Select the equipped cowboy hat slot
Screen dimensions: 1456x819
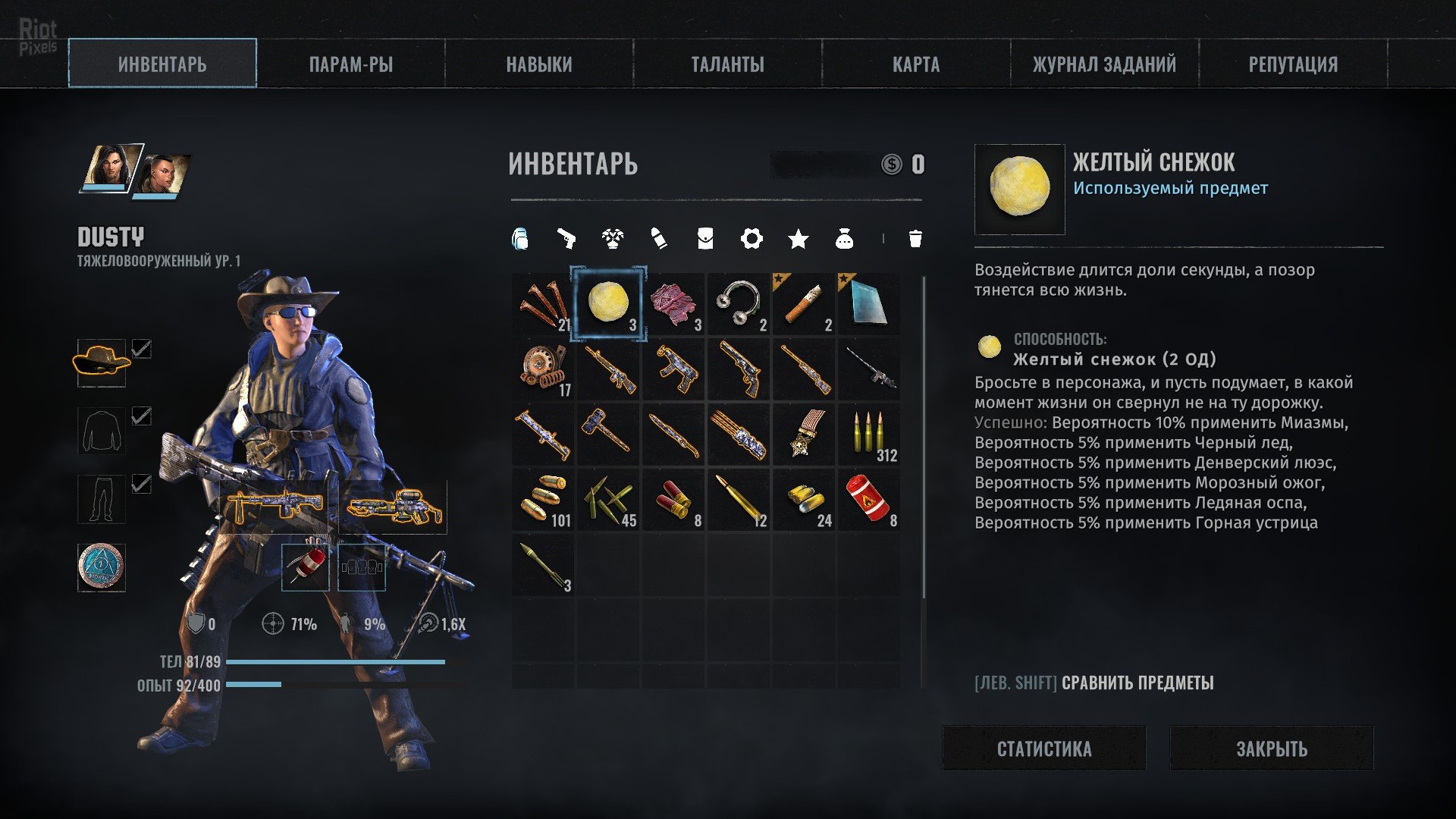pos(102,362)
